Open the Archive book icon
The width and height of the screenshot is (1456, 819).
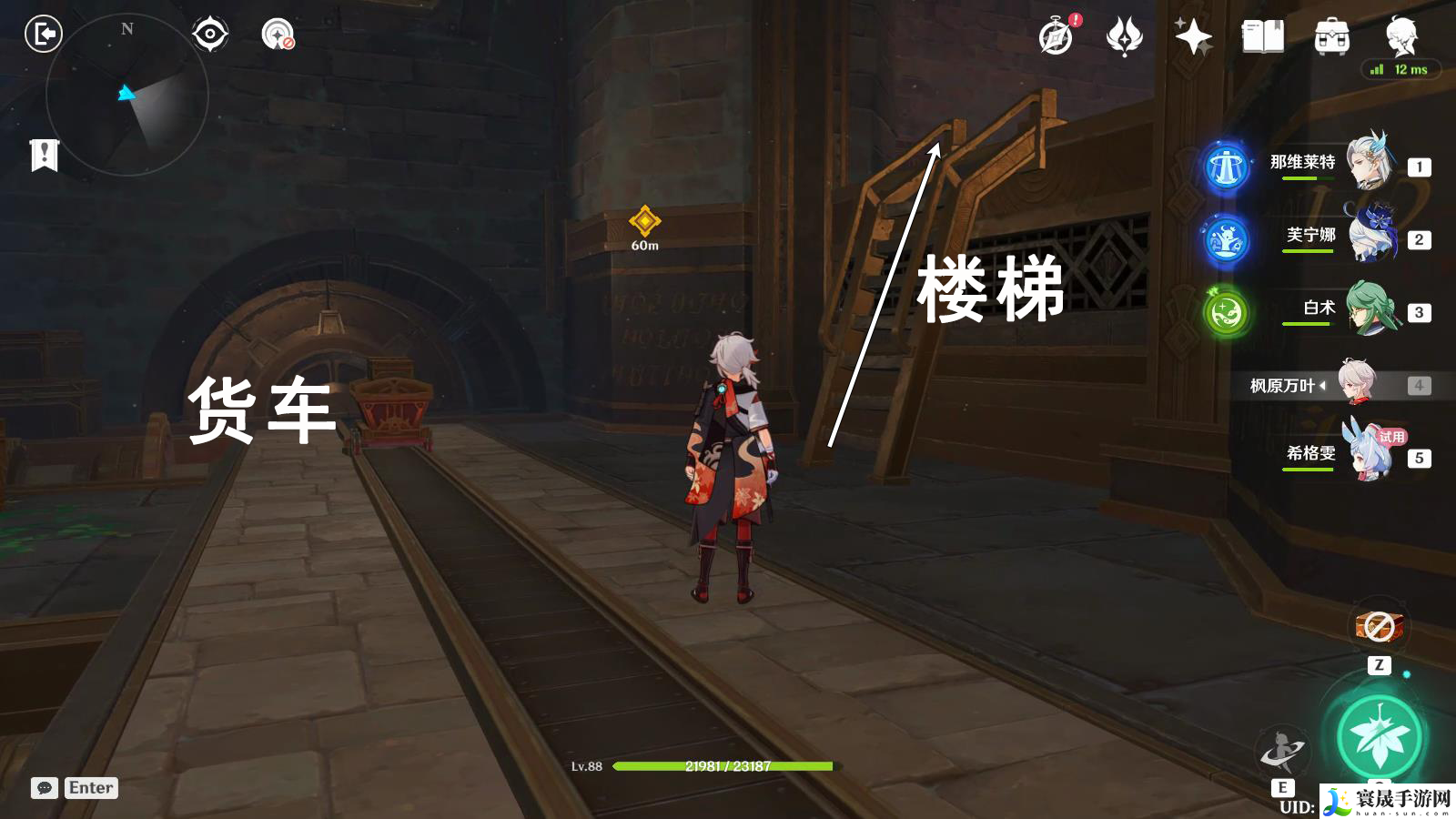click(1263, 38)
